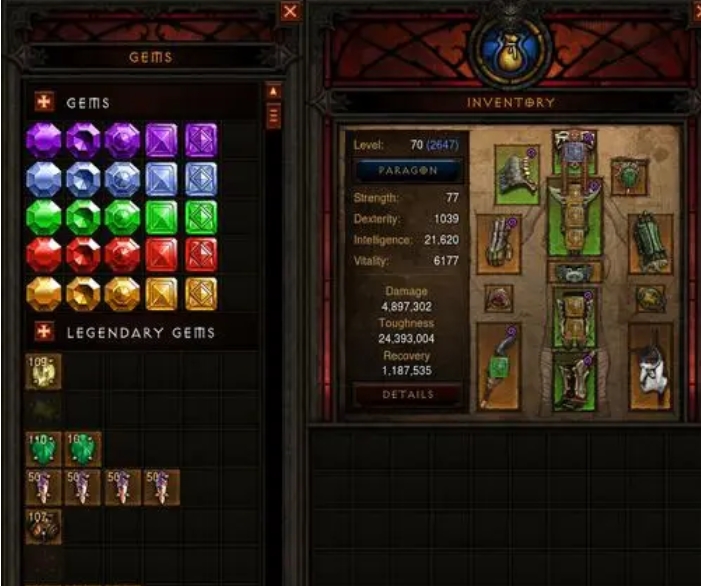Image resolution: width=701 pixels, height=586 pixels.
Task: Select the equipped gloves slot
Action: tap(500, 242)
